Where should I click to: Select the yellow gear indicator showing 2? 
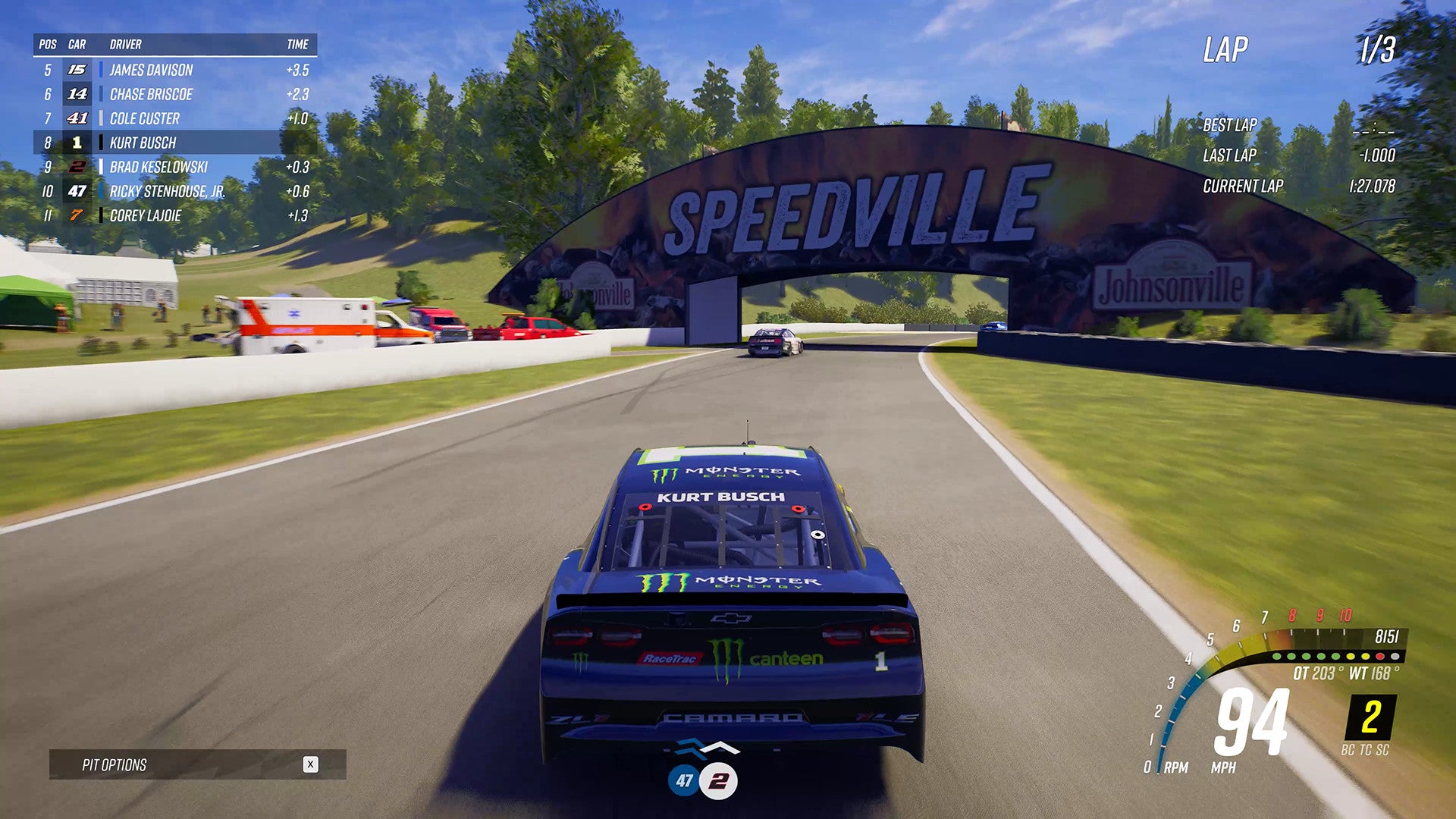(1370, 717)
